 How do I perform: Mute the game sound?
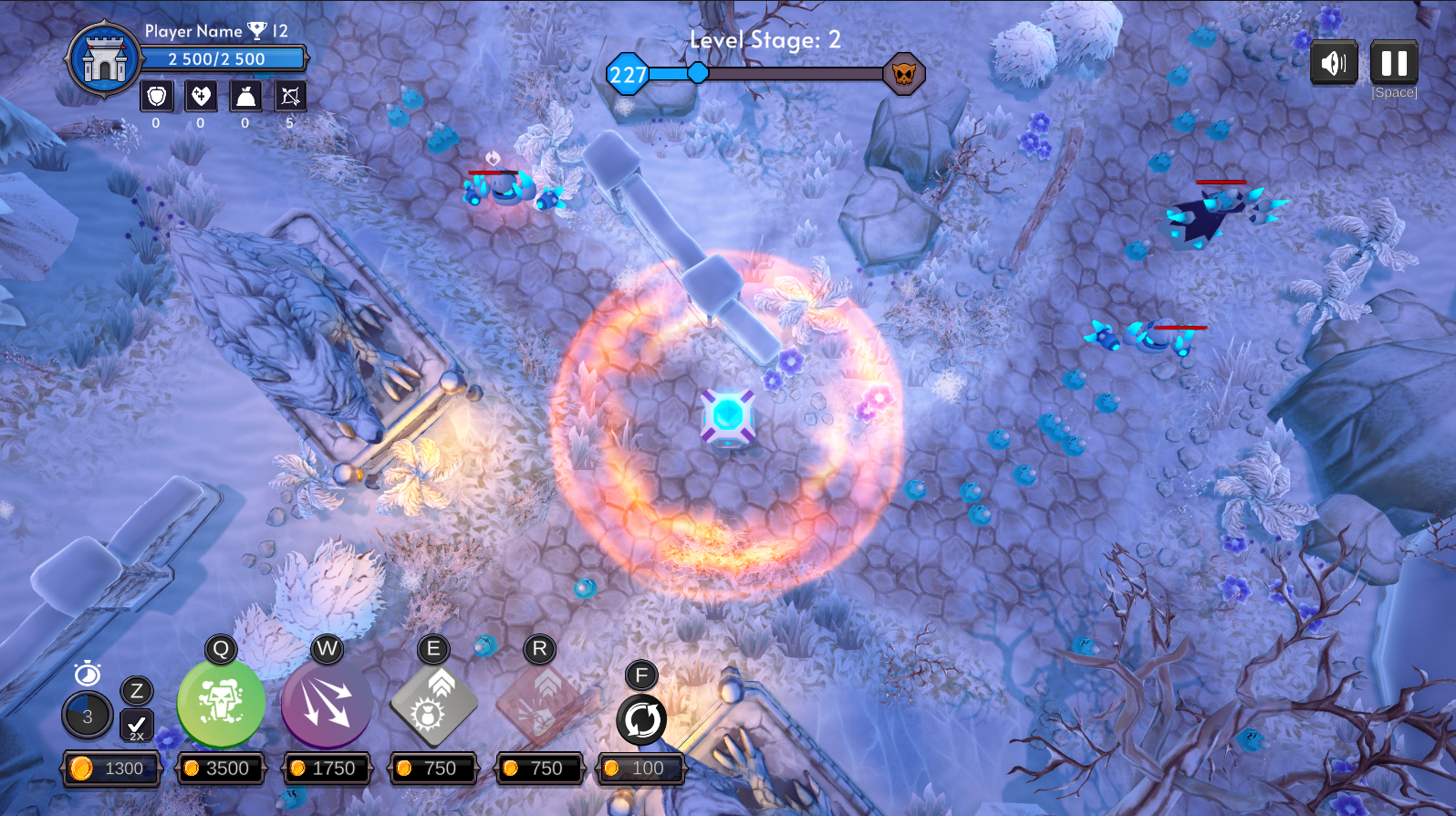pos(1333,63)
